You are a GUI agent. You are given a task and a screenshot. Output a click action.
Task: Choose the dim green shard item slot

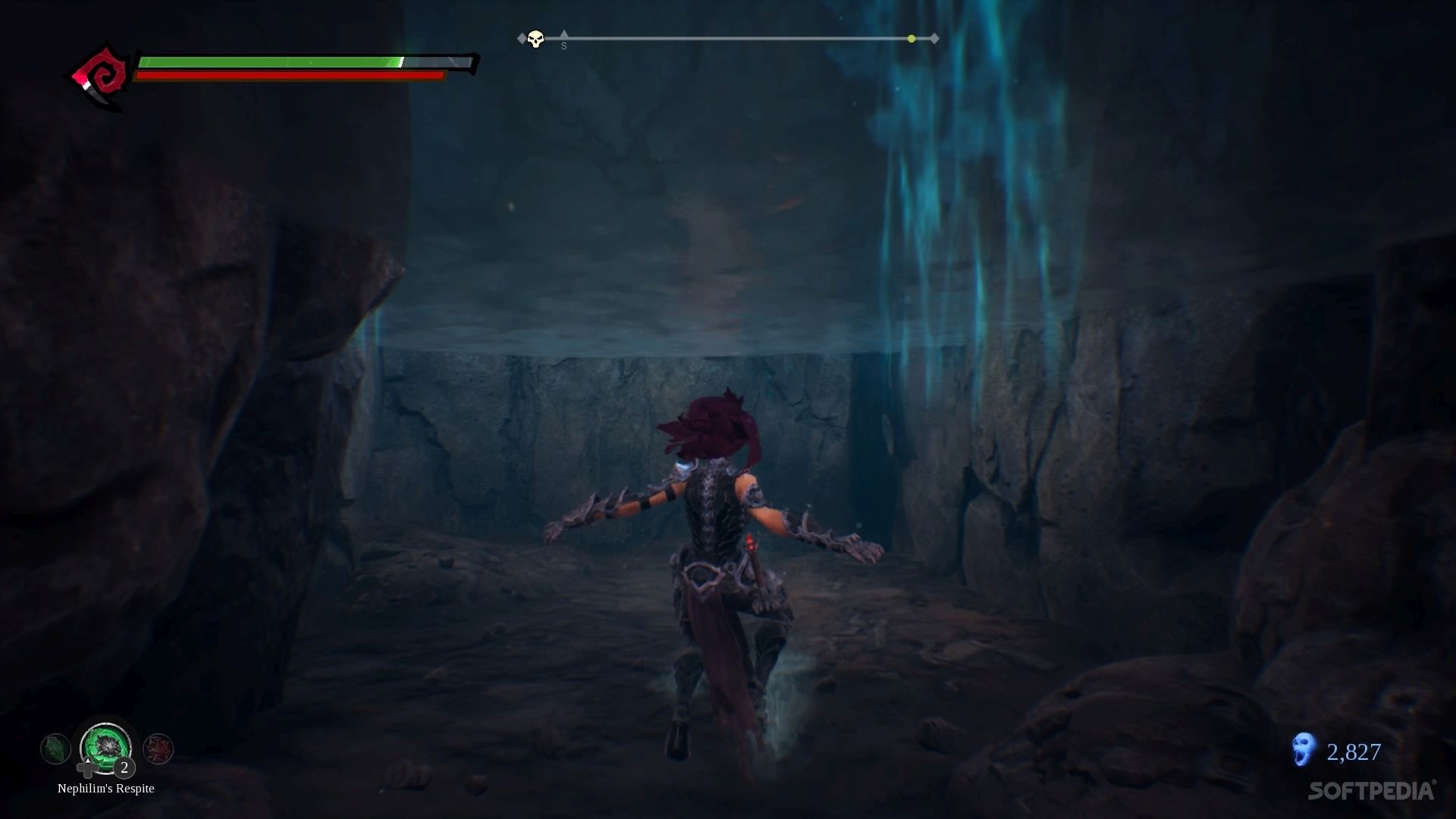tap(55, 749)
